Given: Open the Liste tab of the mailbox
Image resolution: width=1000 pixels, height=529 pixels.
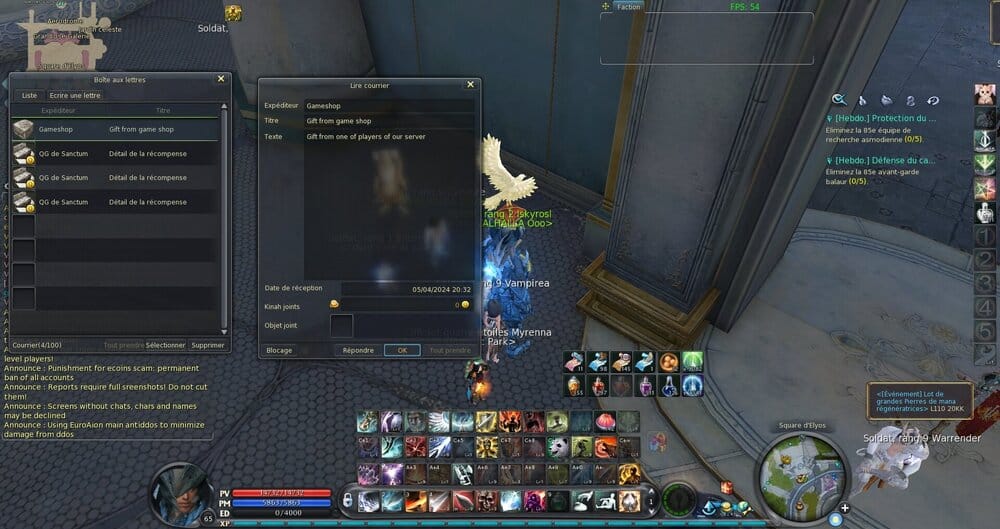Looking at the screenshot, I should tap(29, 96).
